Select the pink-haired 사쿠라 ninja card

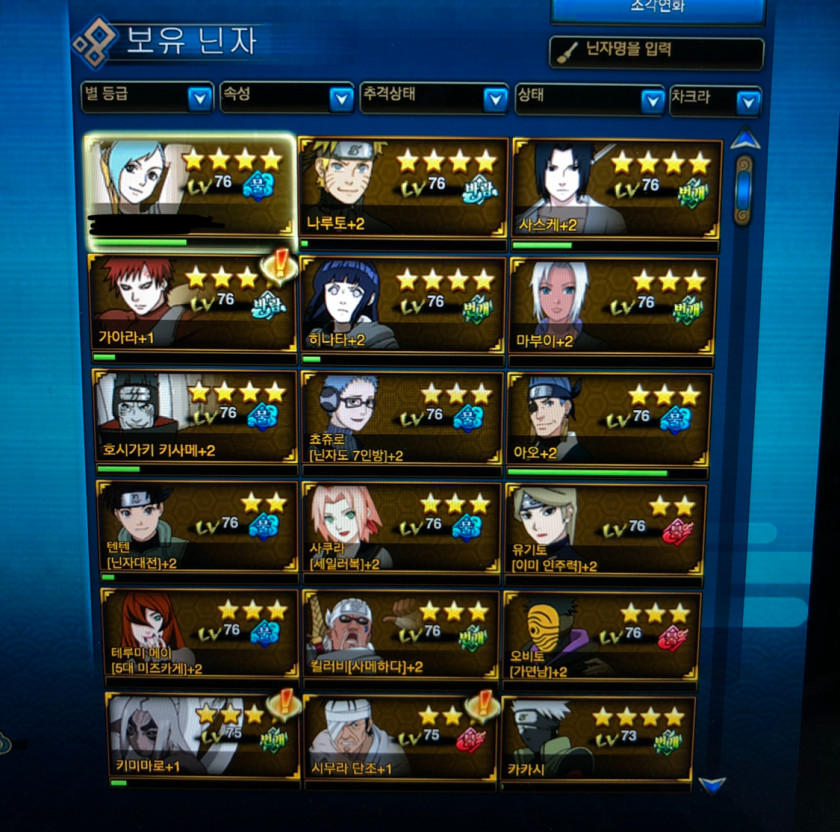pos(401,527)
